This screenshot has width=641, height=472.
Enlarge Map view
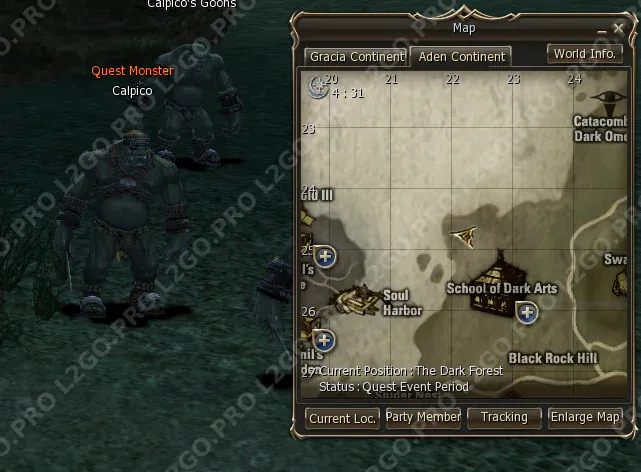[585, 417]
